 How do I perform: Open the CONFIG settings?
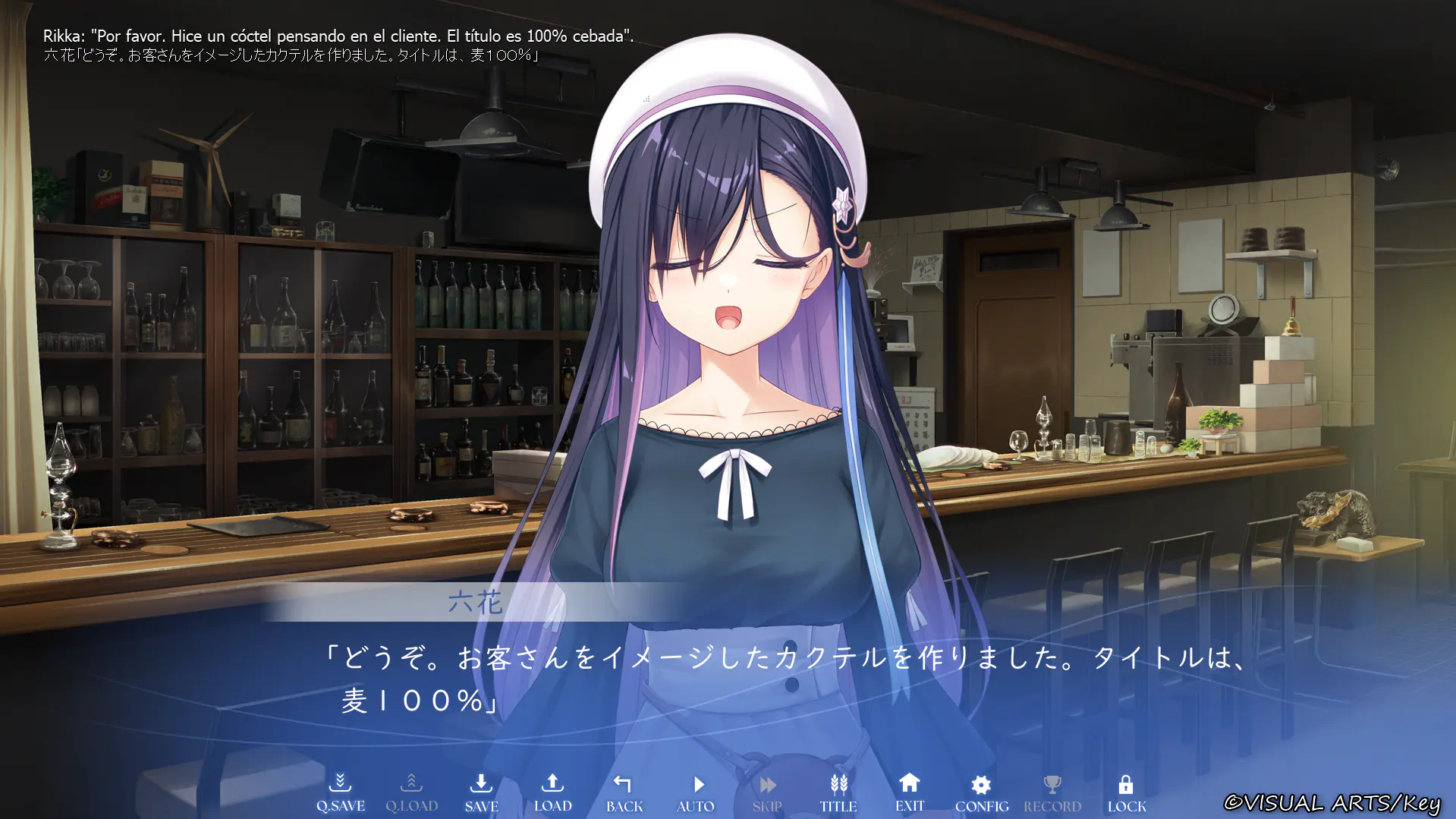coord(981,792)
